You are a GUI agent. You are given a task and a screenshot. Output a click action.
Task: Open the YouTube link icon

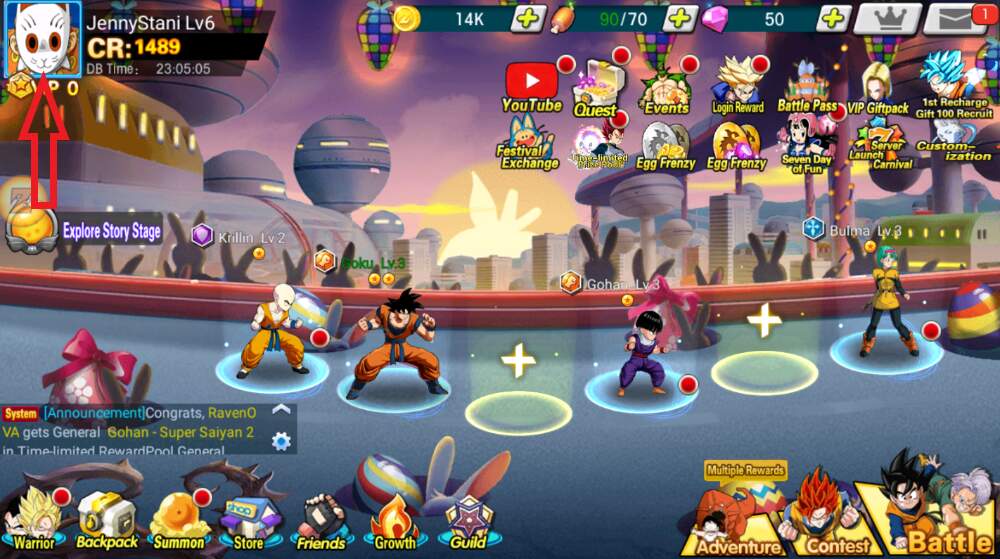tap(531, 86)
